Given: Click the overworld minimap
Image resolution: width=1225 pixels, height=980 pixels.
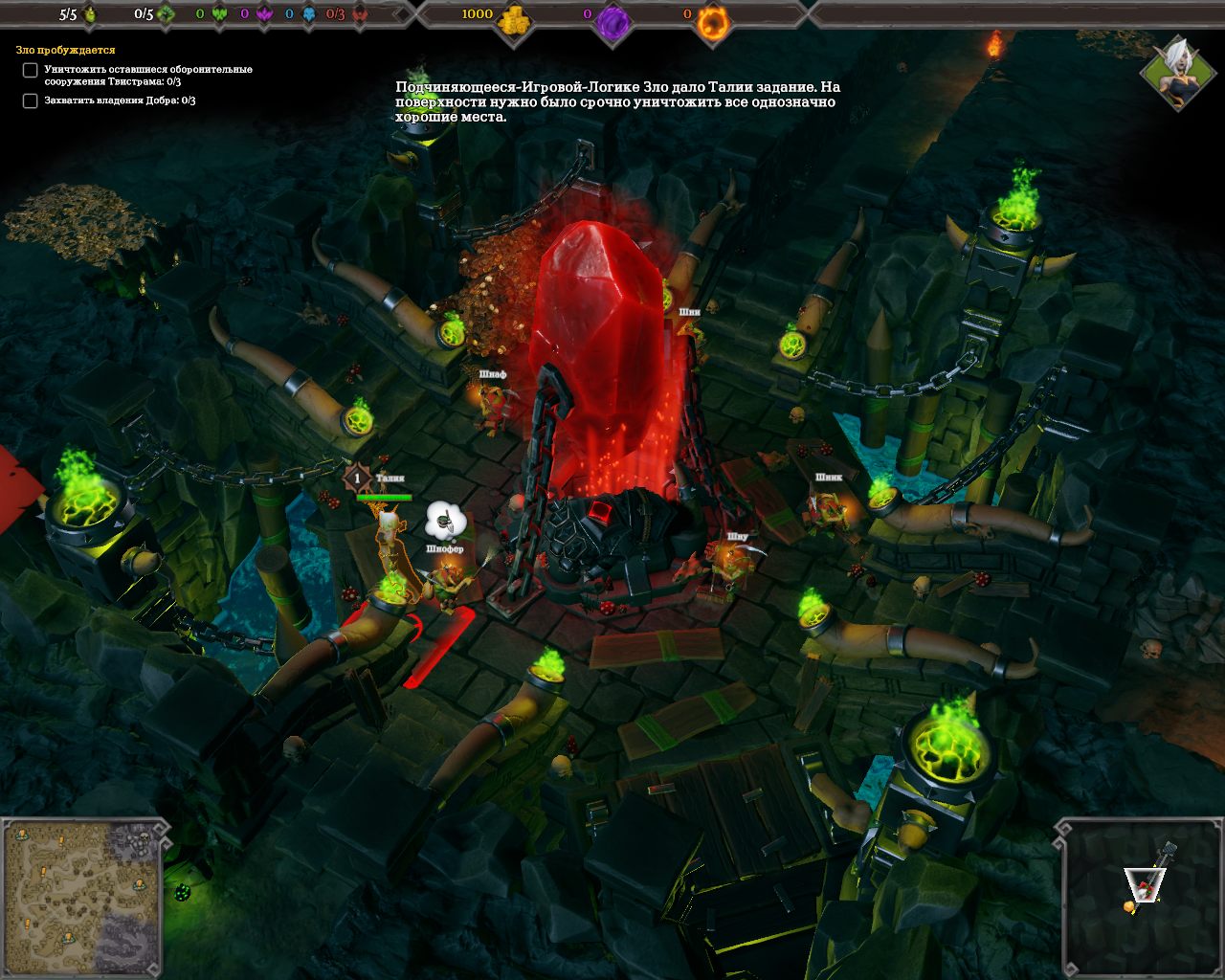Looking at the screenshot, I should click(82, 898).
